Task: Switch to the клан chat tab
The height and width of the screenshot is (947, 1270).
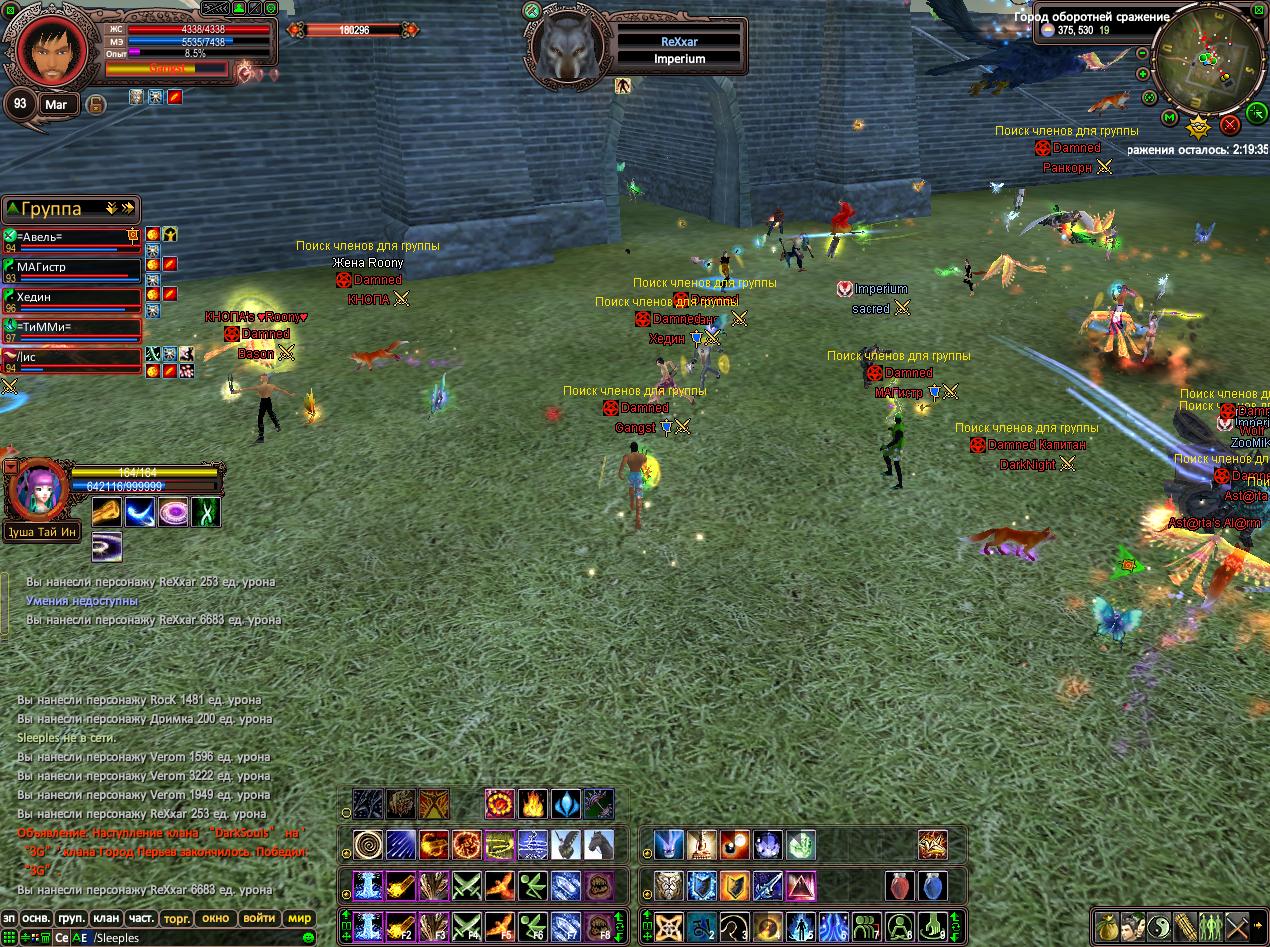Action: point(105,917)
